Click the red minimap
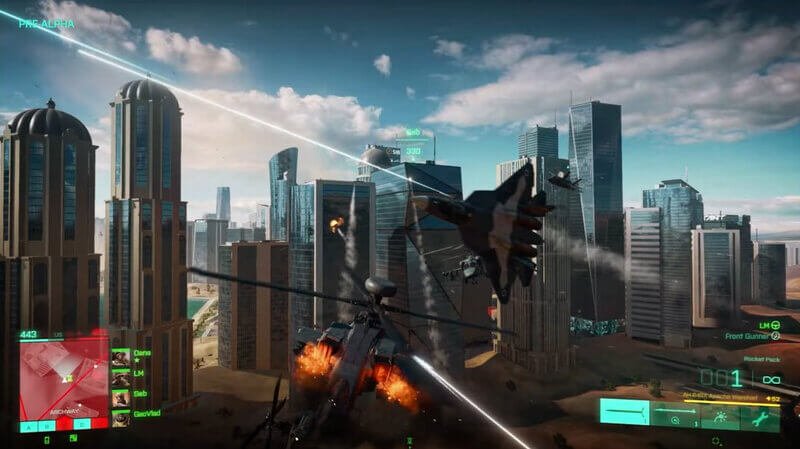 [63, 374]
